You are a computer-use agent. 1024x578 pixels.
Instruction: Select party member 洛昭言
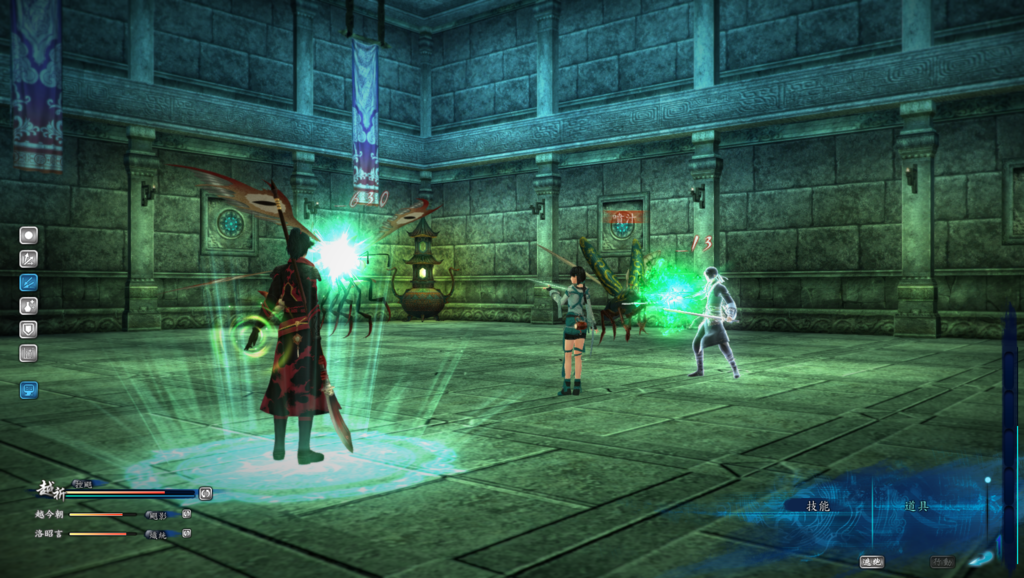click(x=50, y=534)
